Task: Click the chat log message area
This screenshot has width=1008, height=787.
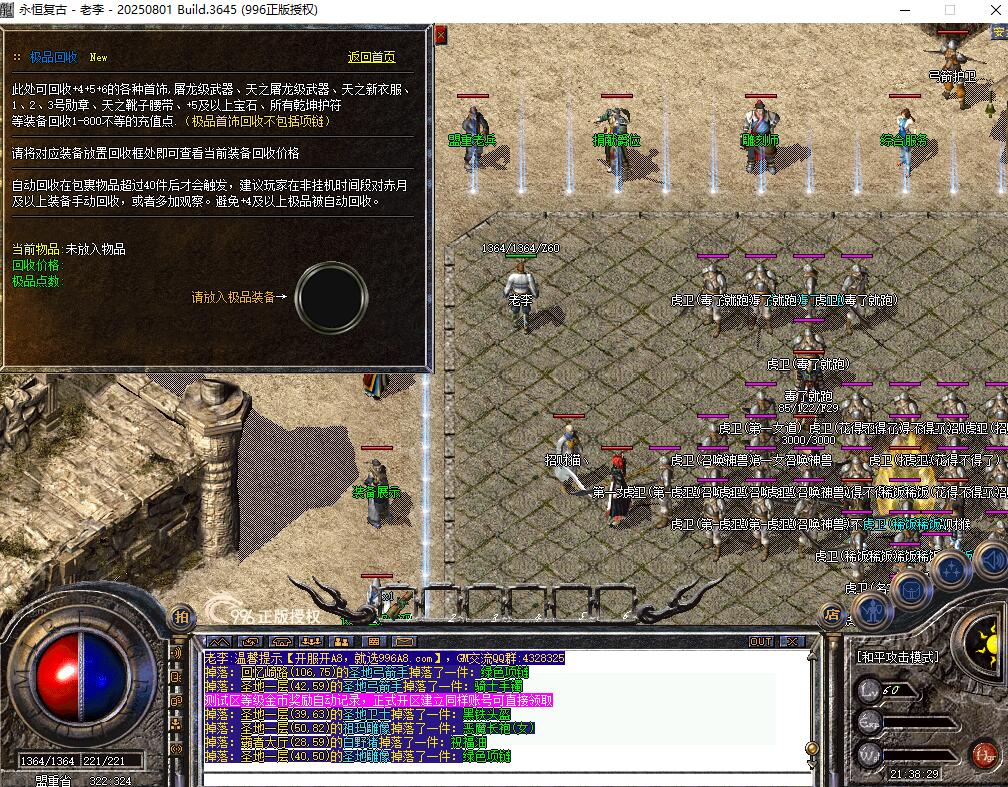Action: (500, 710)
